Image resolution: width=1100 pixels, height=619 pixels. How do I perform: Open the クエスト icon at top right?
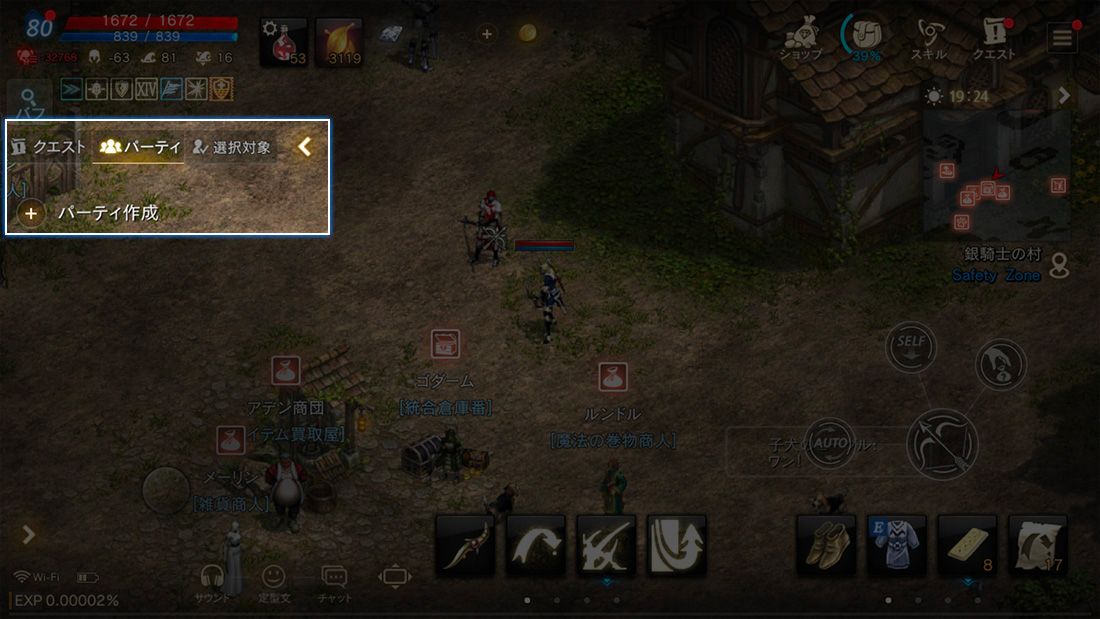(x=994, y=40)
